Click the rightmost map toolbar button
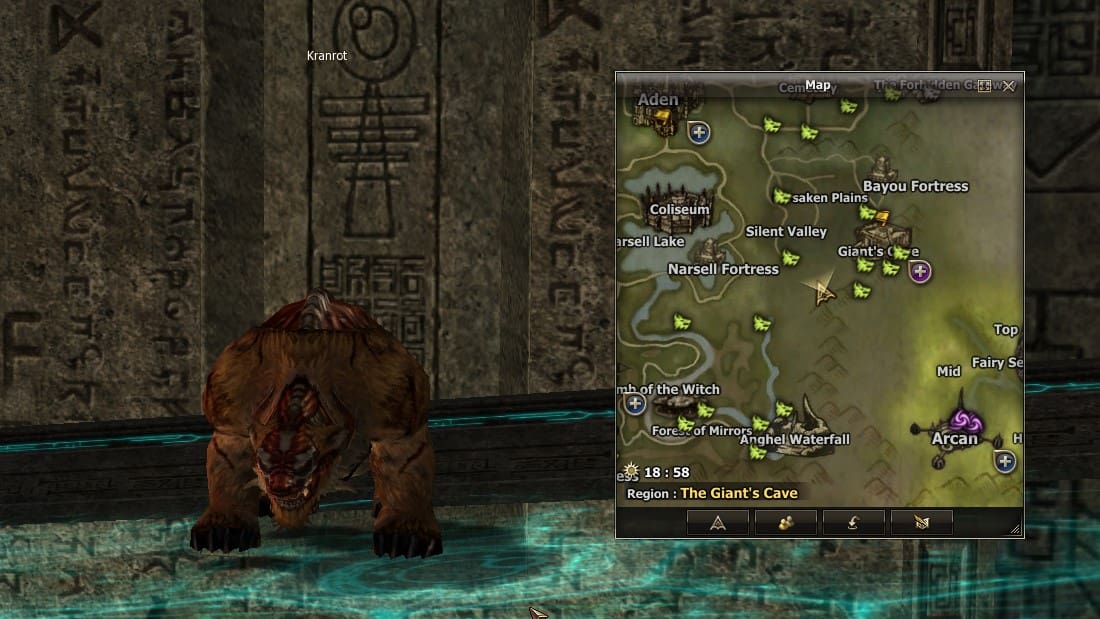 tap(921, 522)
